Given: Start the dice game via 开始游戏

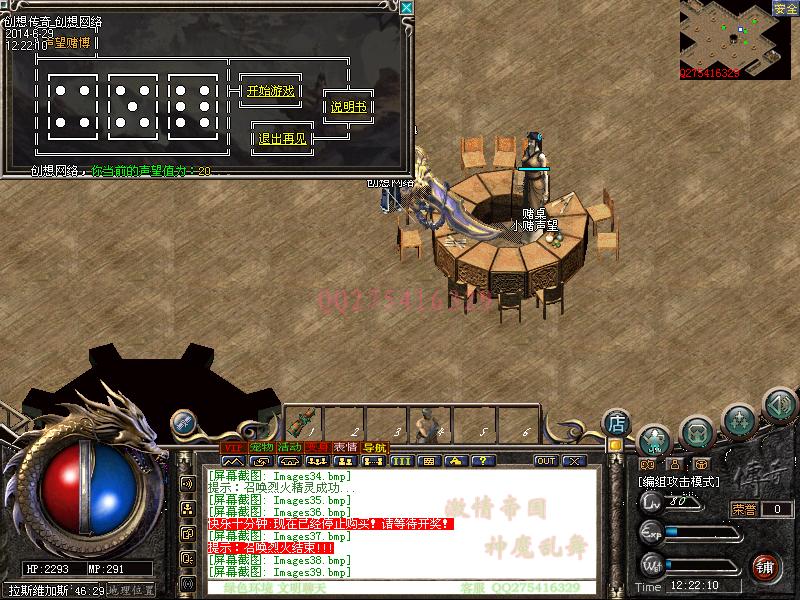Looking at the screenshot, I should coord(270,91).
